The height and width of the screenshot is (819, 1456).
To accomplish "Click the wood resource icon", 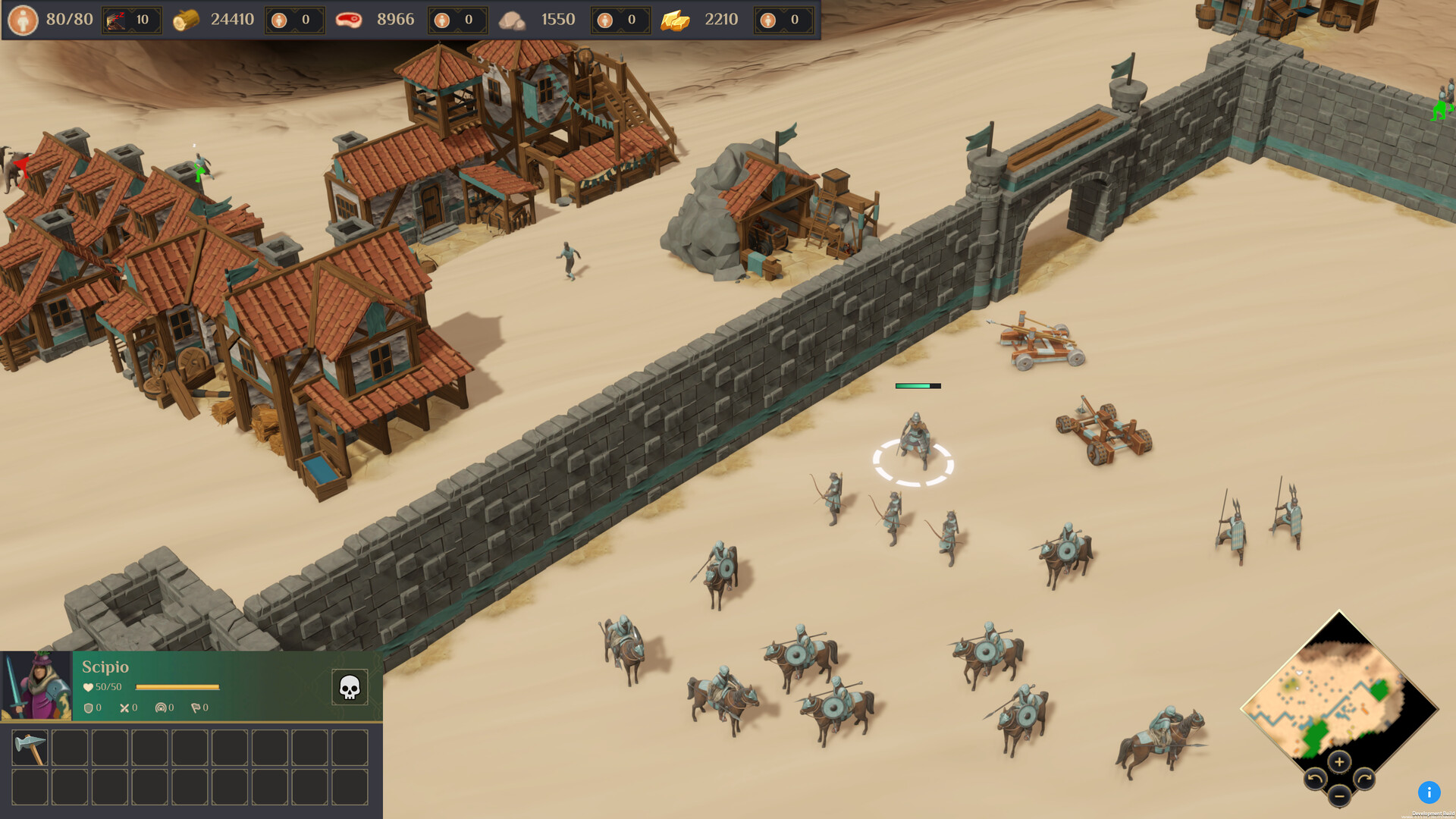I will click(186, 19).
